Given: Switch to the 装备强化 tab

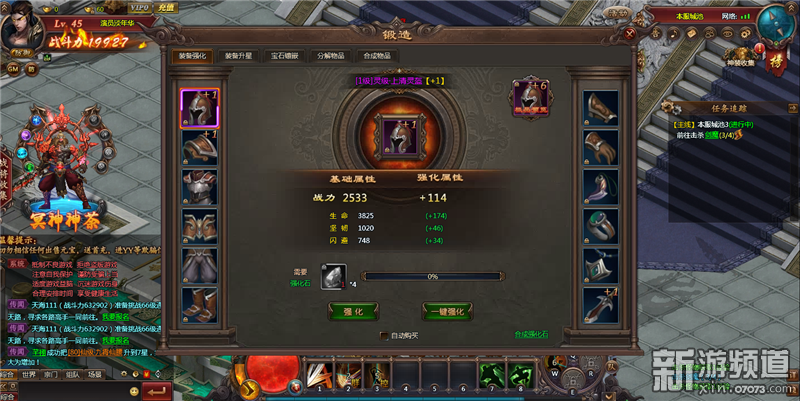Looking at the screenshot, I should pos(188,56).
